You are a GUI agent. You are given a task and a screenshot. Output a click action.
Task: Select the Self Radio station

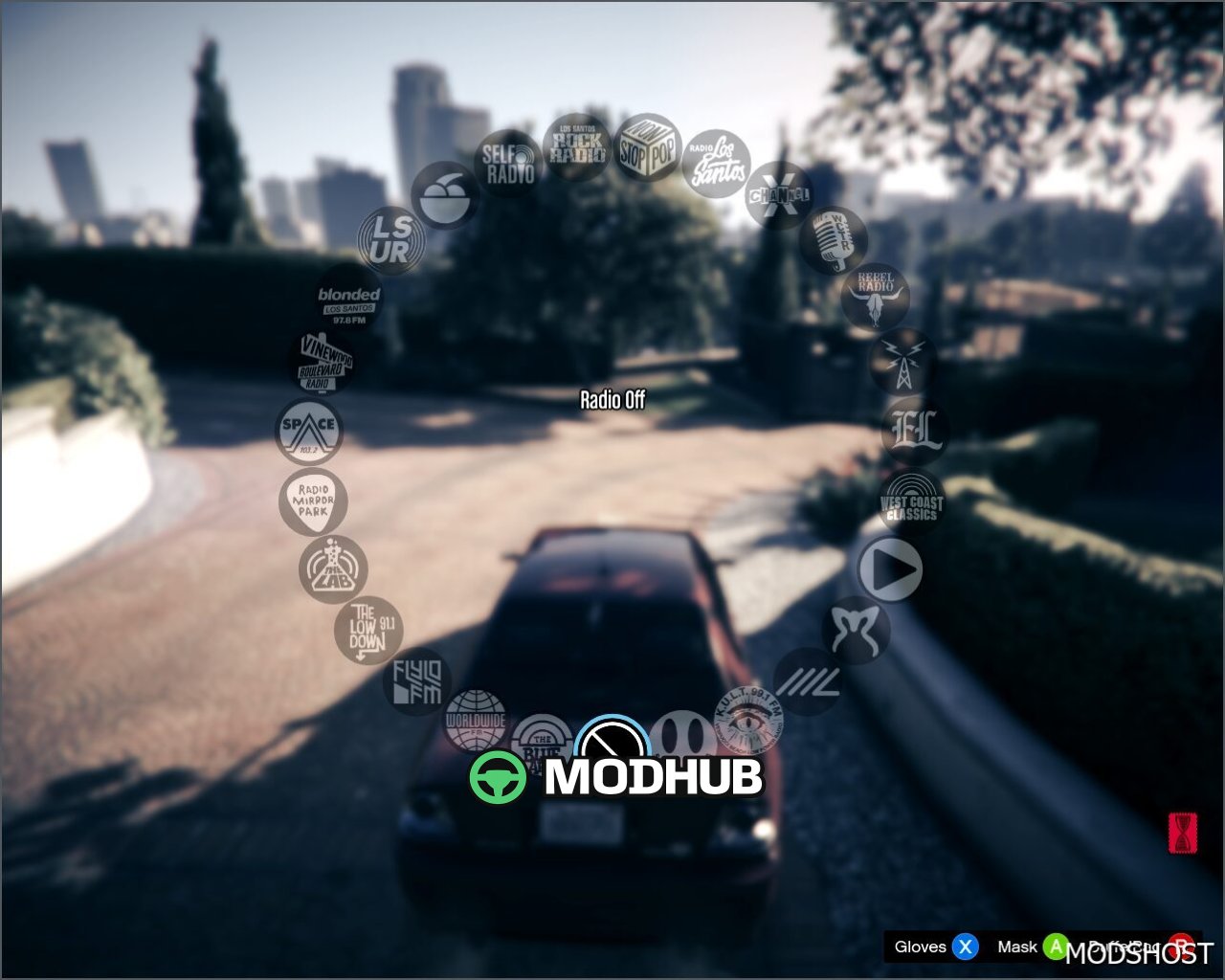coord(508,164)
